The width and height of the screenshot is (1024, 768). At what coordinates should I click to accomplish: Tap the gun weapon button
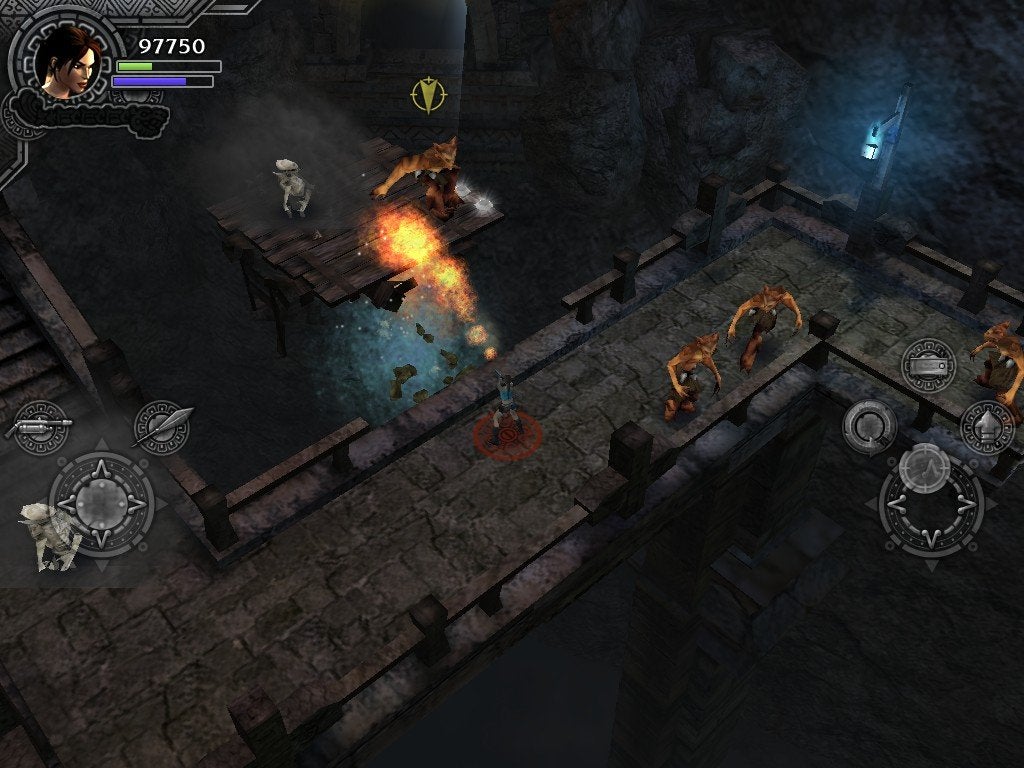coord(41,426)
